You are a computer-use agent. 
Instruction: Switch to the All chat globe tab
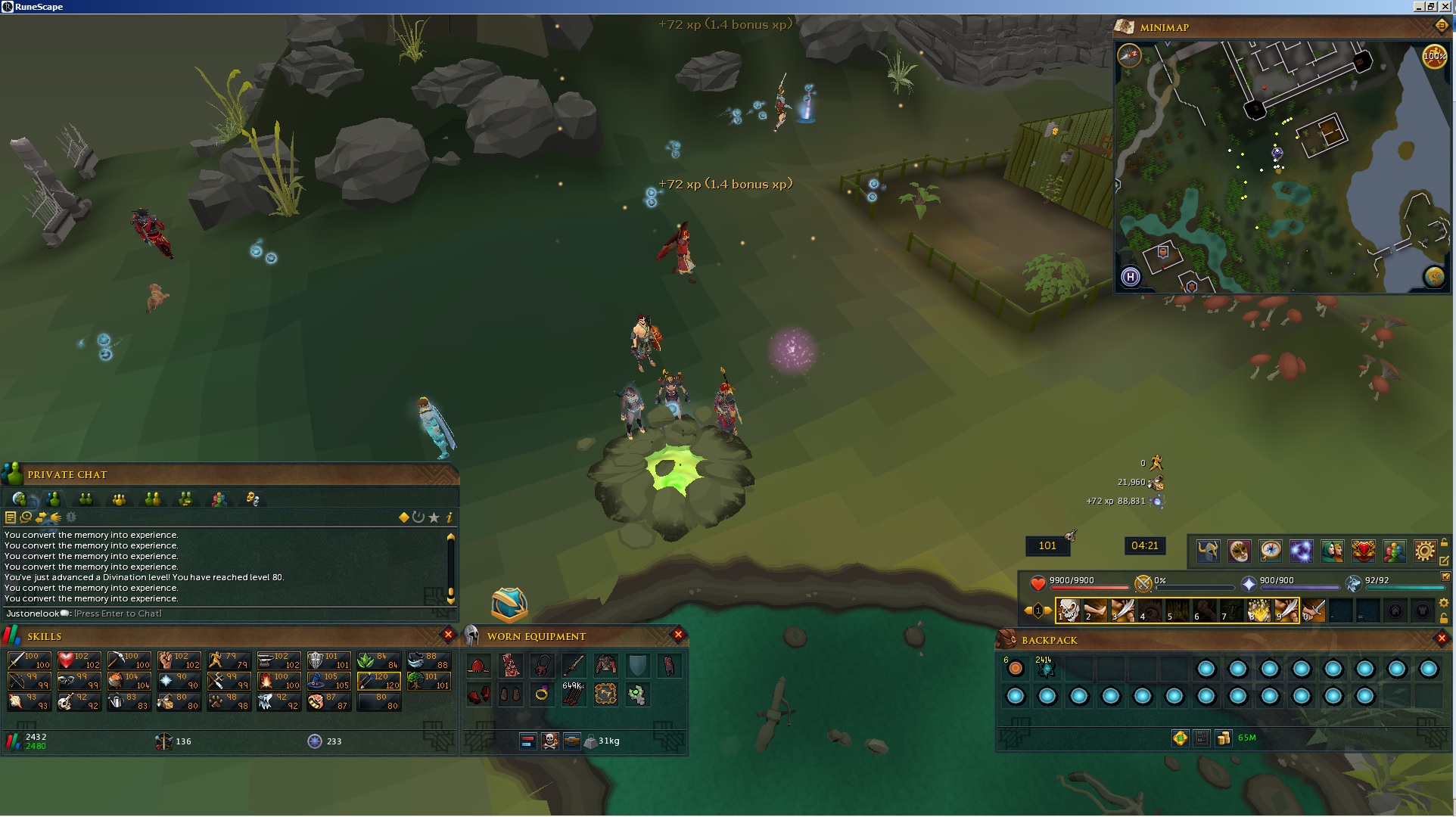[x=20, y=499]
